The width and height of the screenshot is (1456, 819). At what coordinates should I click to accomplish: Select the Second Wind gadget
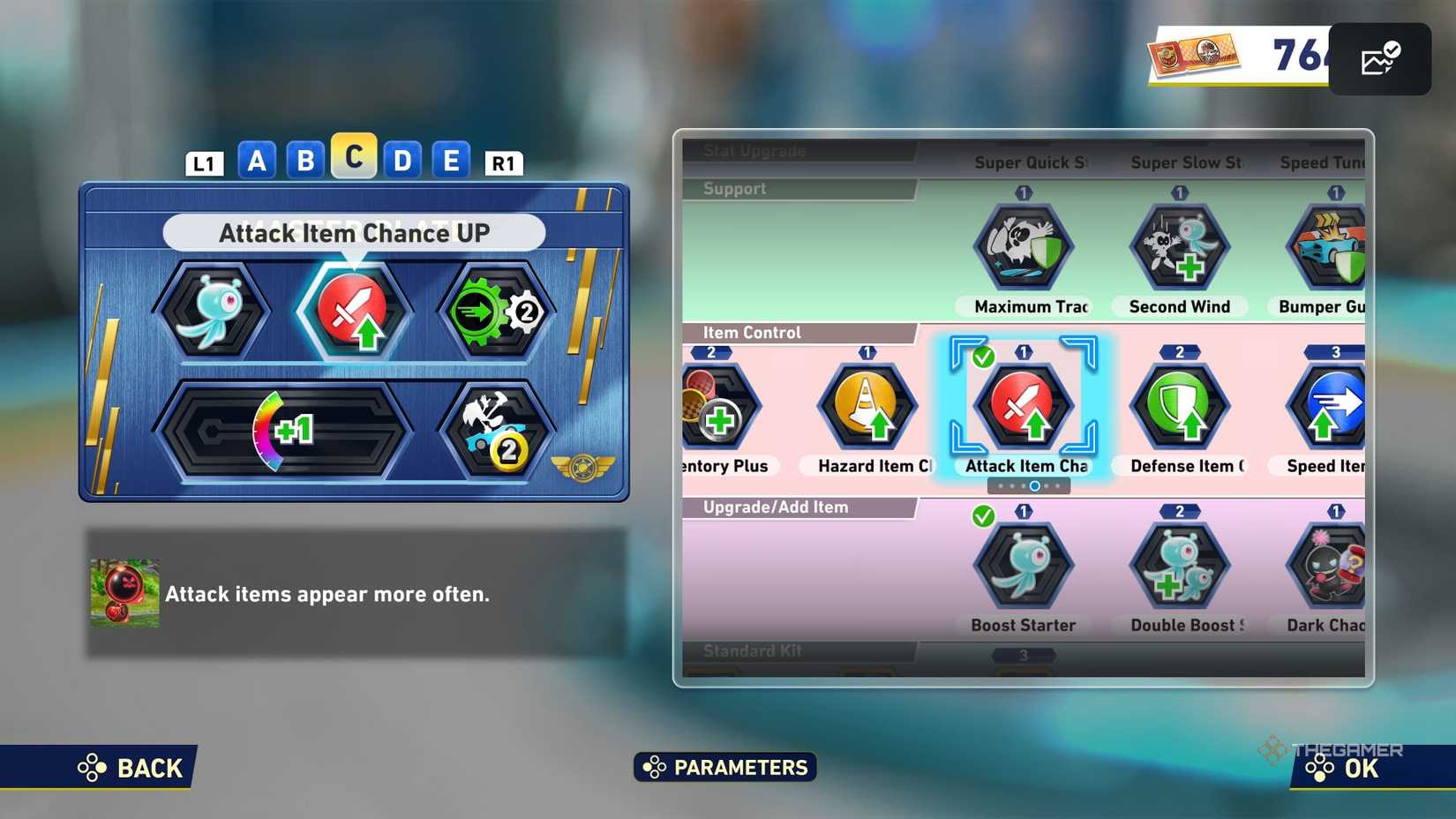pyautogui.click(x=1179, y=248)
